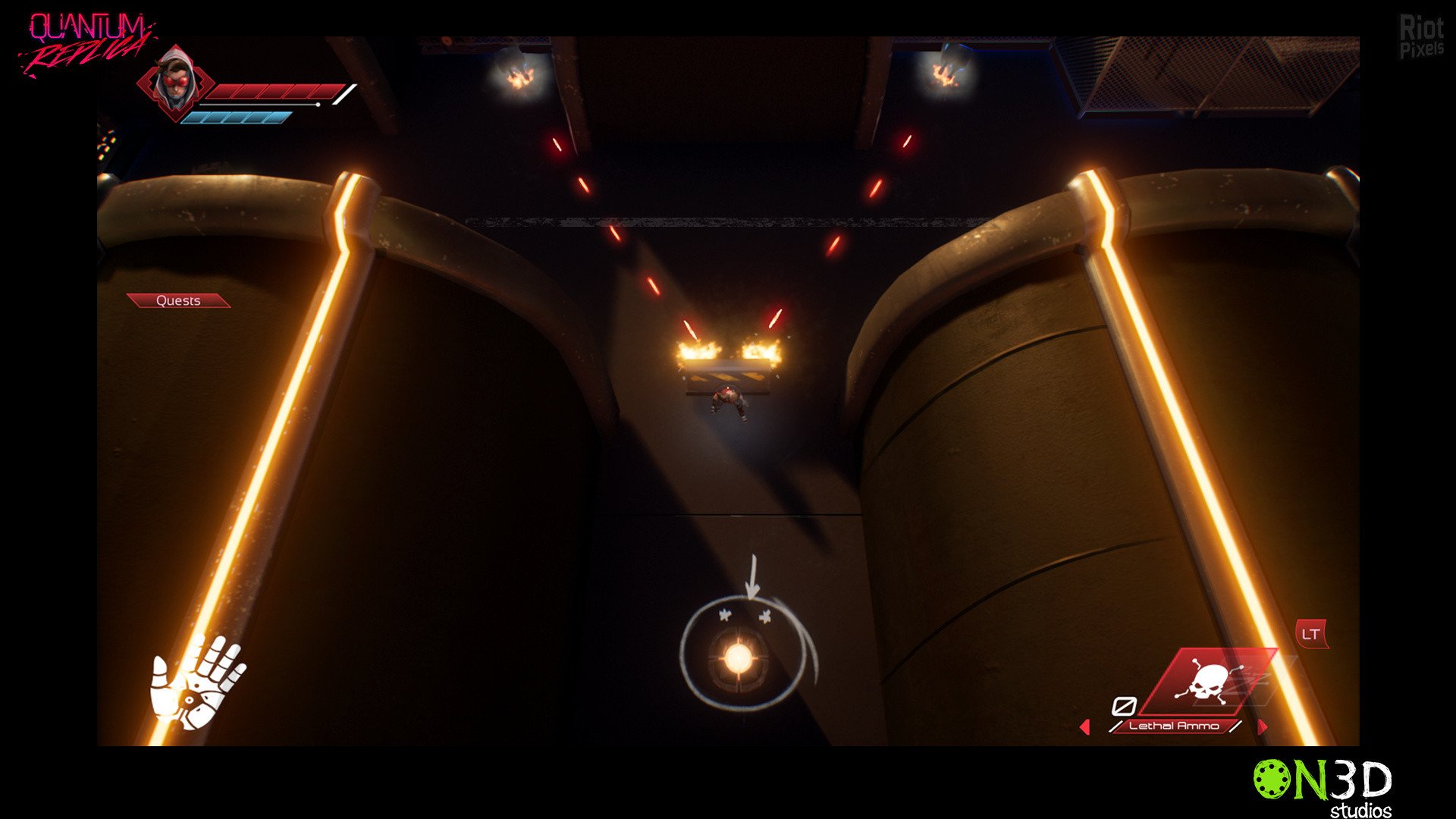Open the Quests tracker
Image resolution: width=1456 pixels, height=819 pixels.
(x=178, y=301)
